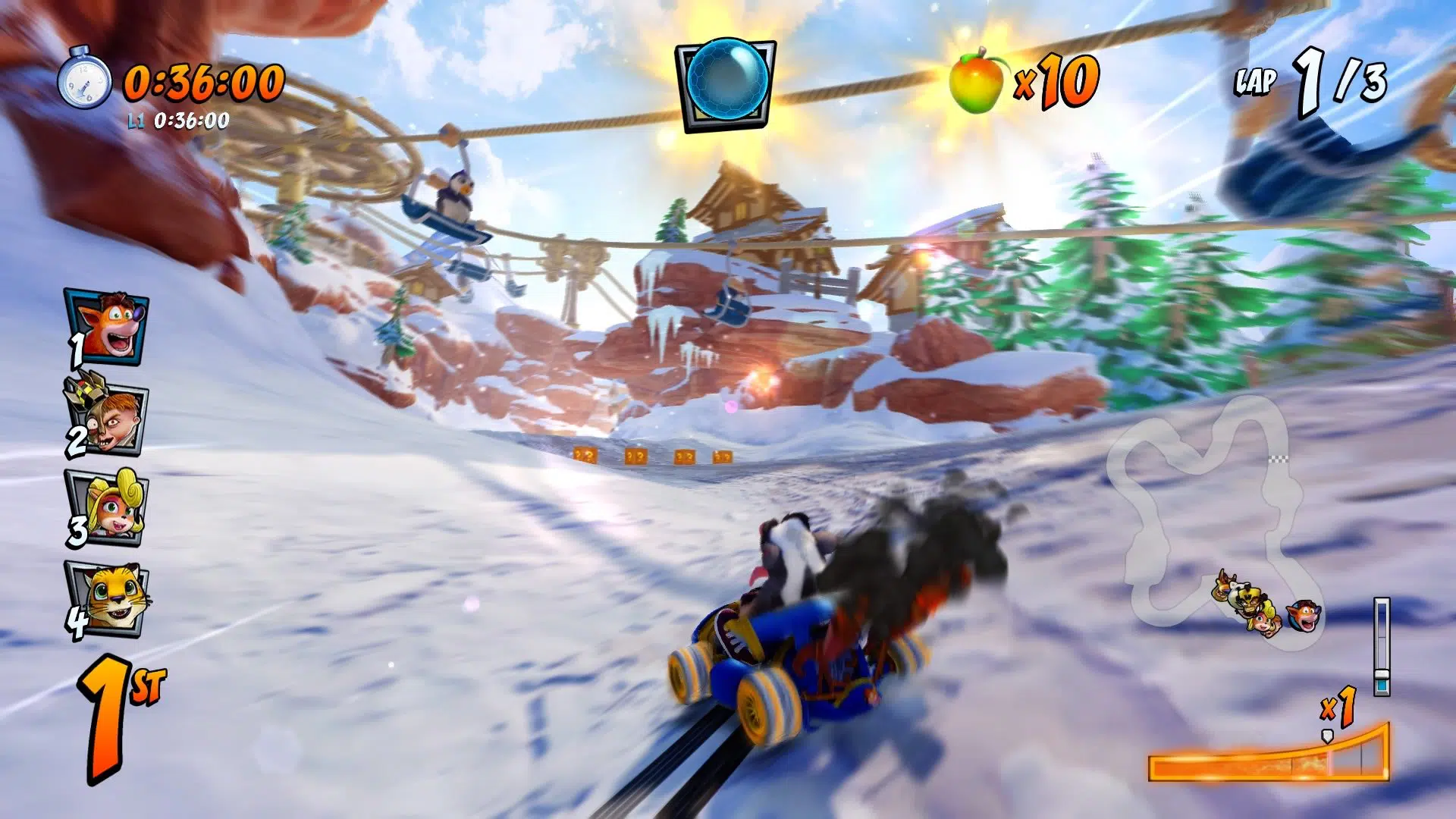Click the Wumpa fruit counter icon
Image resolution: width=1456 pixels, height=819 pixels.
pos(977,80)
